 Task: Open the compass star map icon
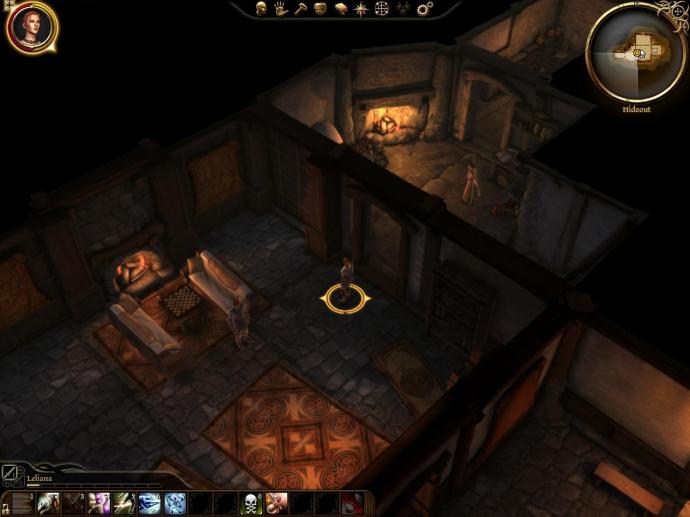(x=360, y=9)
